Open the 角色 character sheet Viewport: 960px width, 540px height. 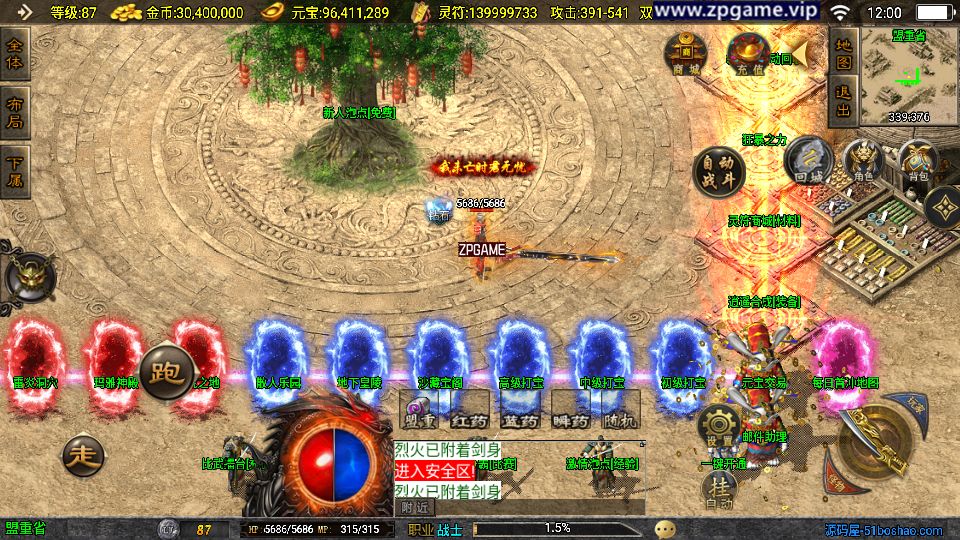(863, 161)
